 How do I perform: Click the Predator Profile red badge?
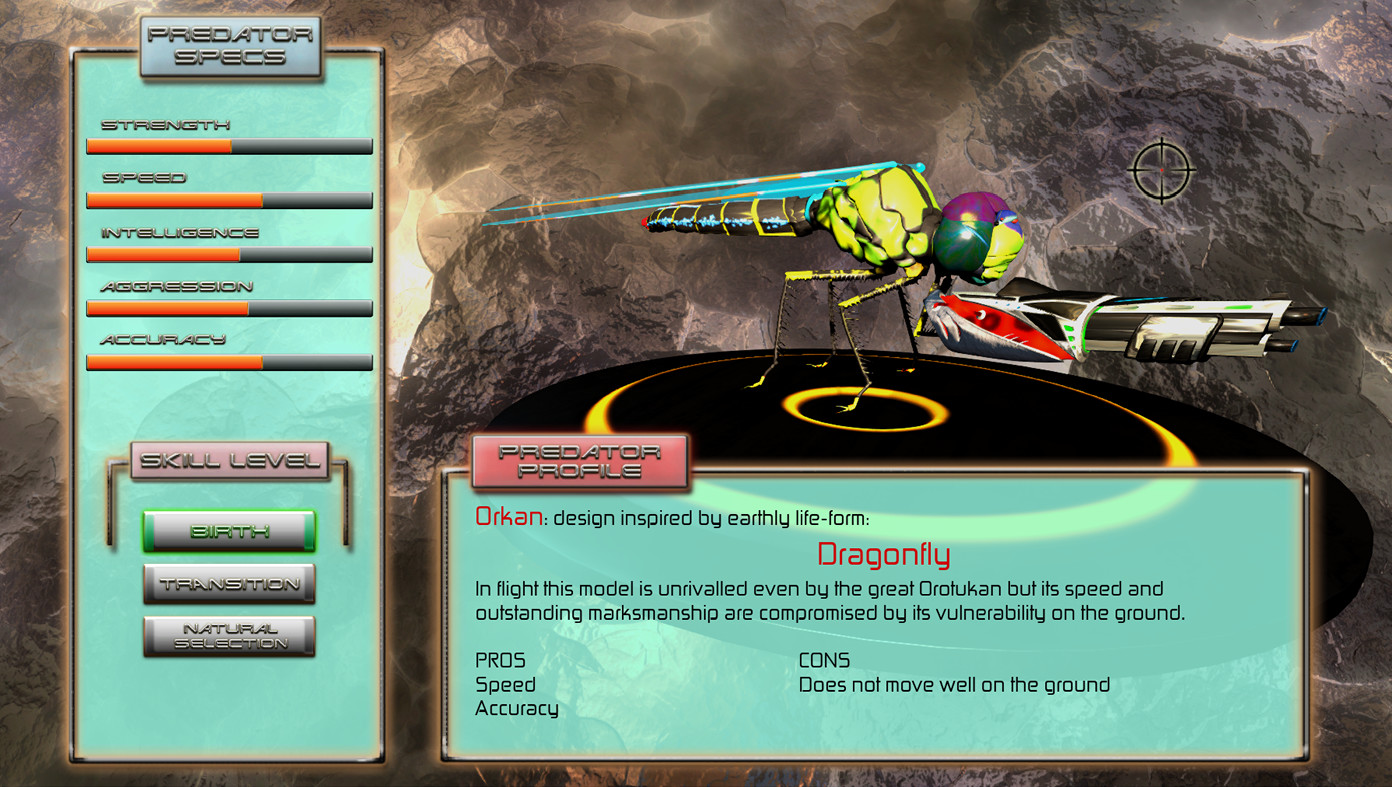580,462
